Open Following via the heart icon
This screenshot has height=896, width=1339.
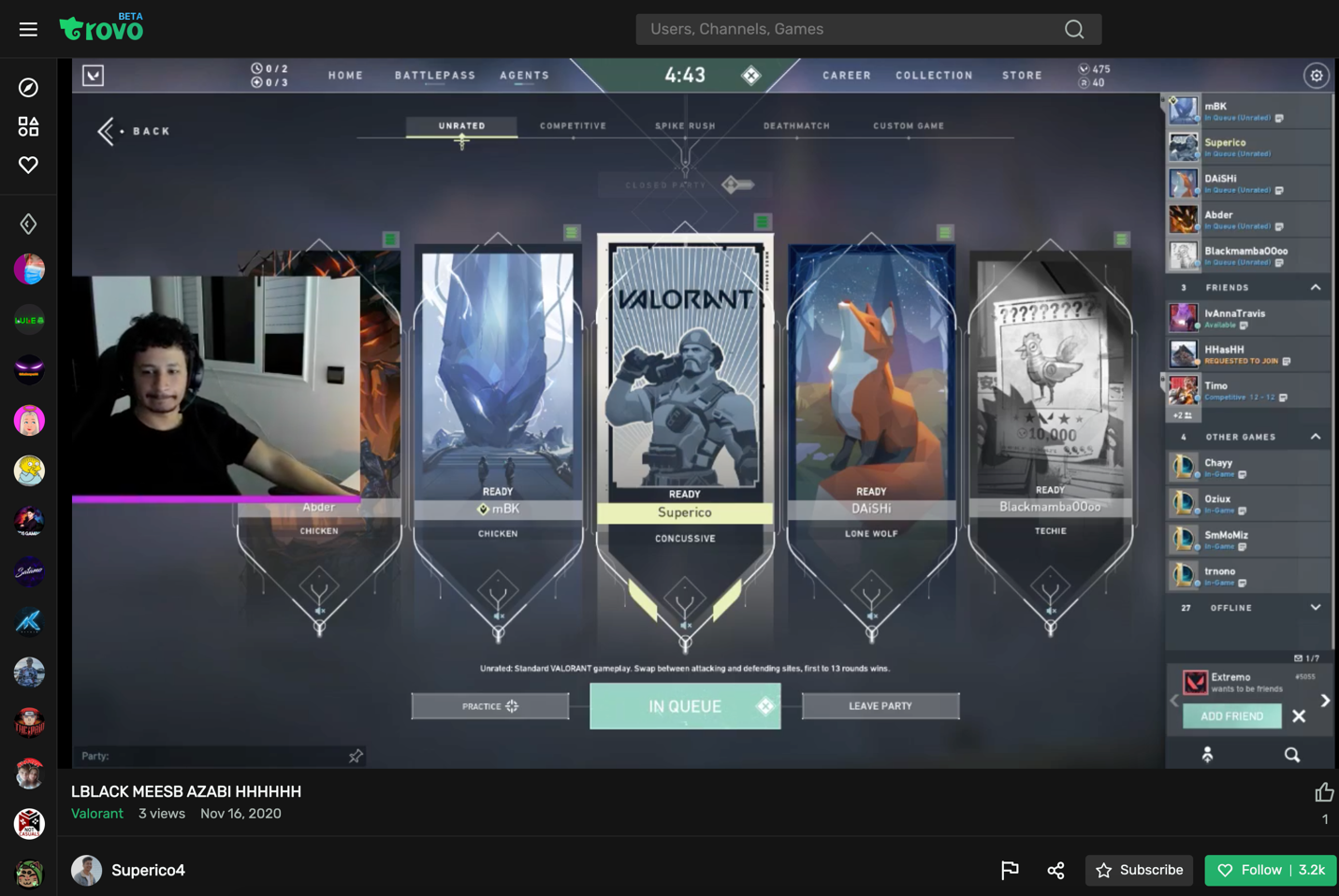click(x=28, y=164)
